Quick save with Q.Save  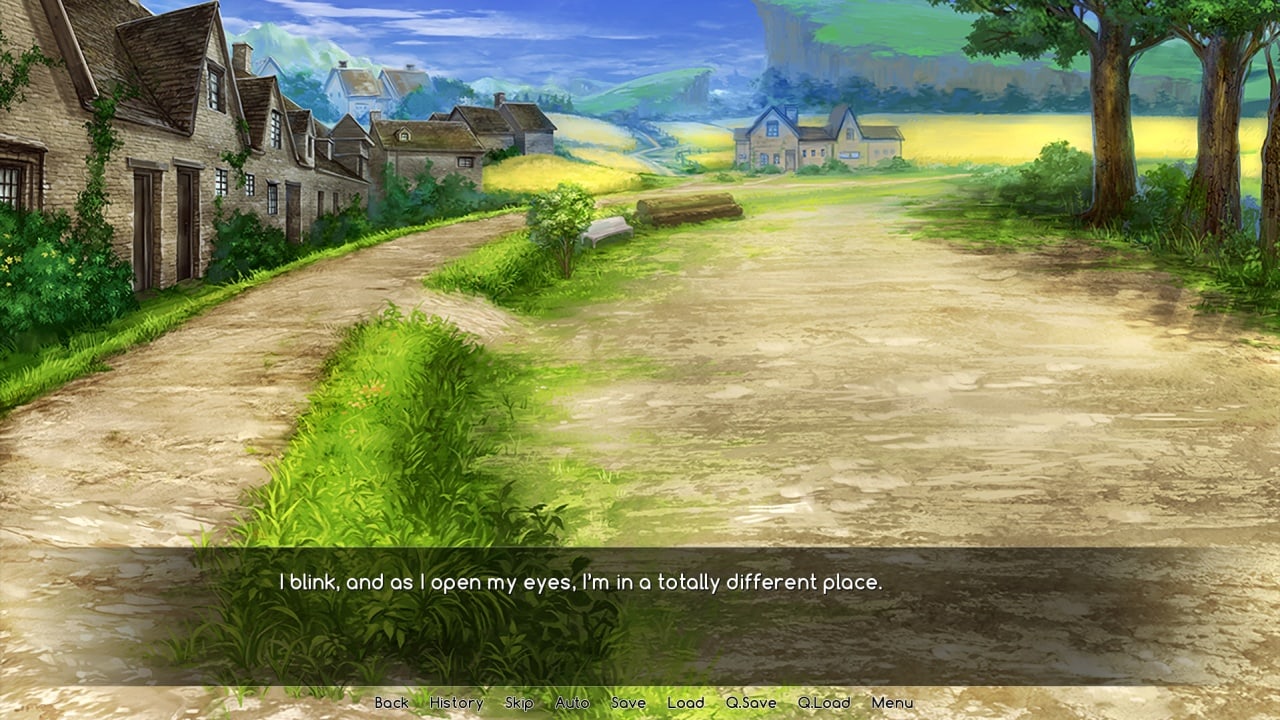tap(751, 703)
